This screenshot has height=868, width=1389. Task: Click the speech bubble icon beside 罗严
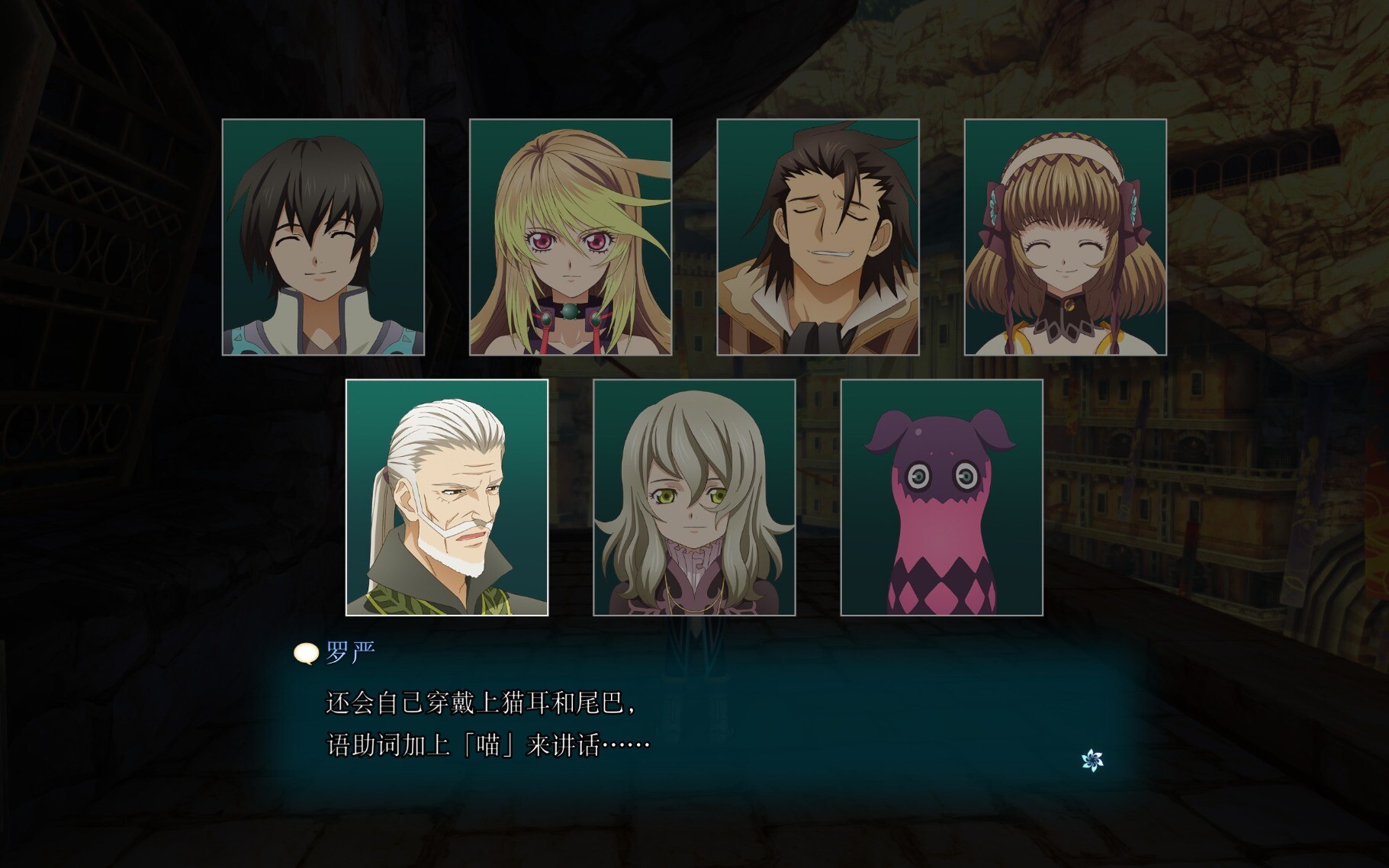click(306, 654)
